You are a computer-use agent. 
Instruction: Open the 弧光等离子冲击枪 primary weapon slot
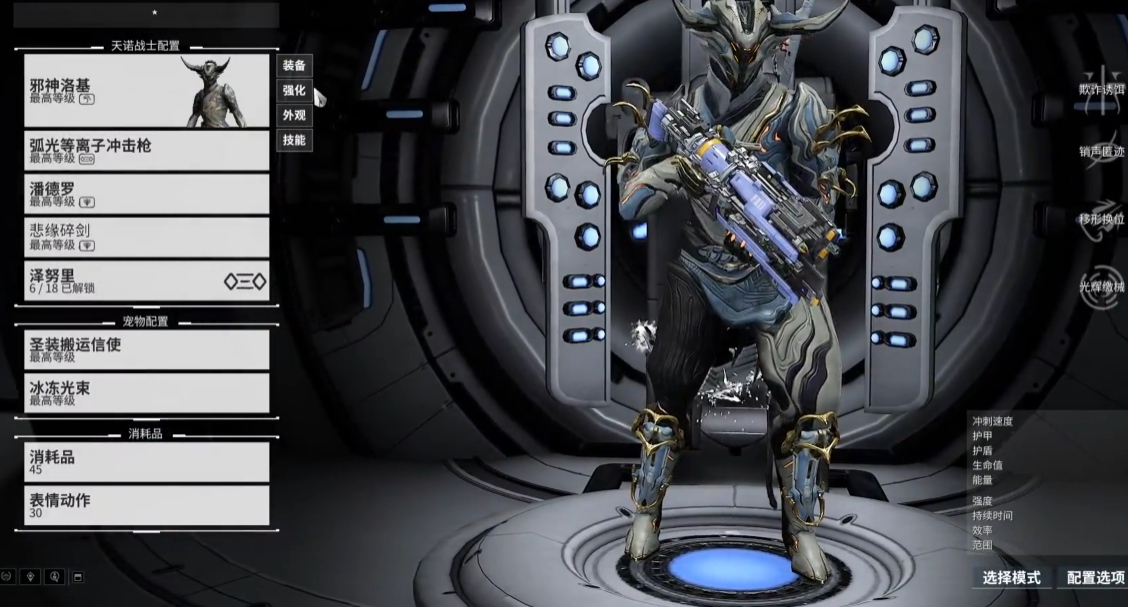[x=146, y=151]
